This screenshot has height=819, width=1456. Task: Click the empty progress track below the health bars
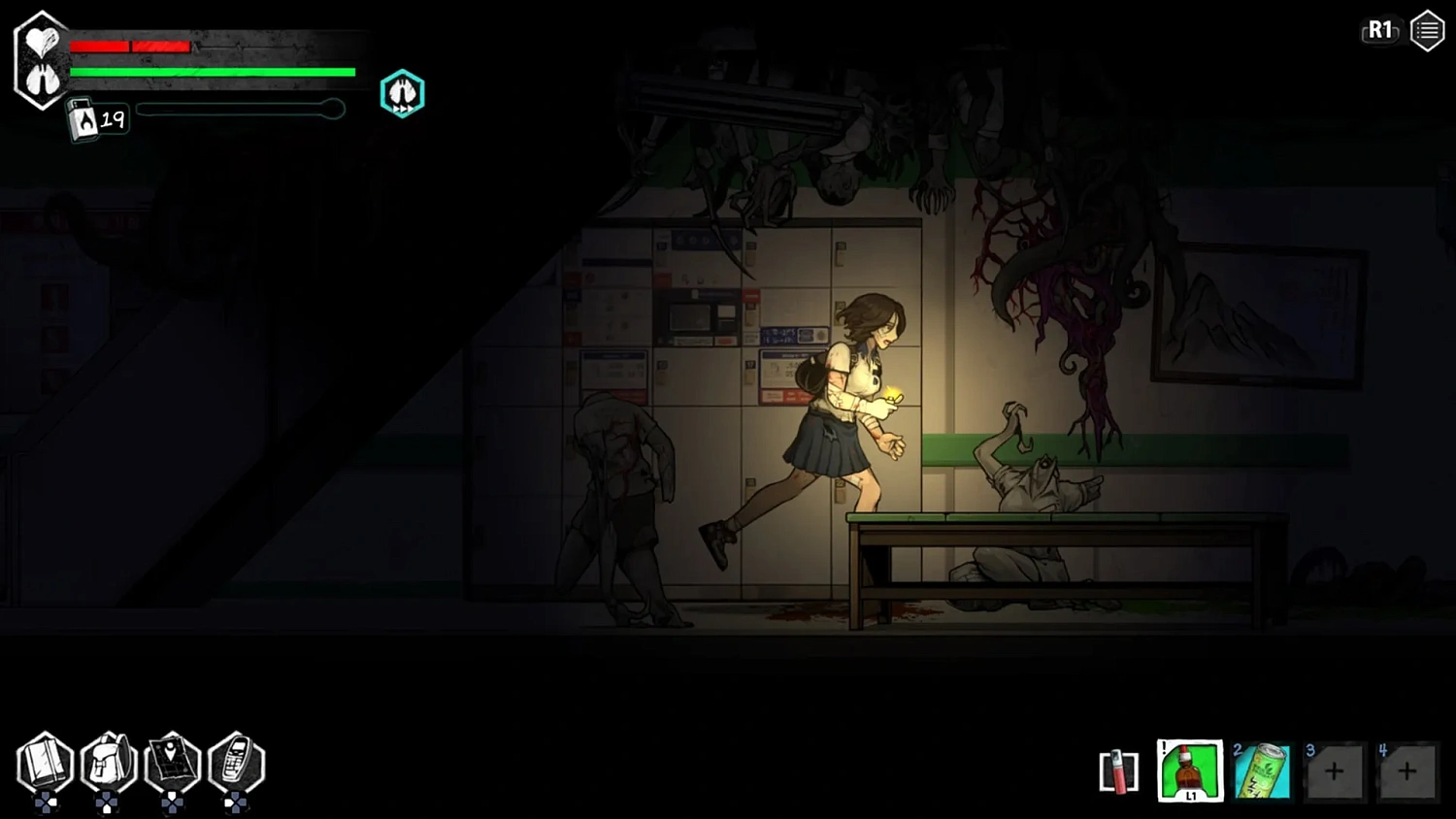pyautogui.click(x=240, y=109)
